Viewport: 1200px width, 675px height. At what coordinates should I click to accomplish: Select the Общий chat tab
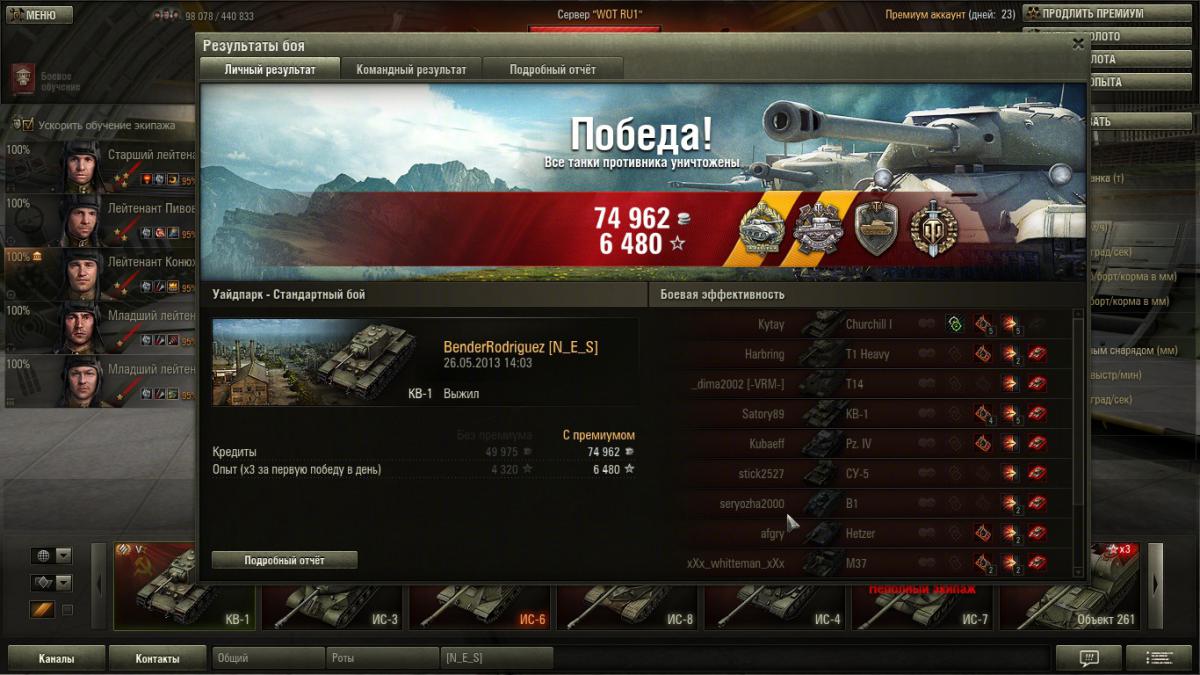(268, 658)
